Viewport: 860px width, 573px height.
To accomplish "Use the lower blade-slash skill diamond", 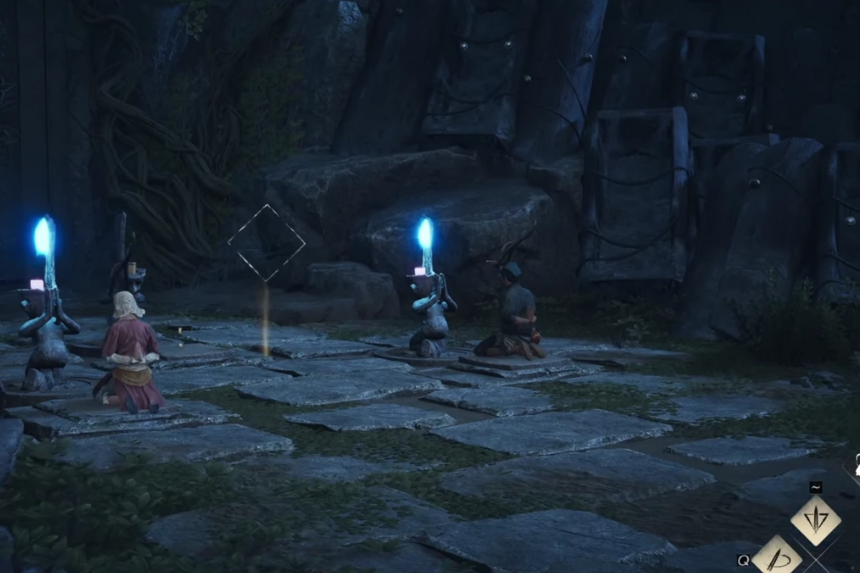I will pos(777,556).
